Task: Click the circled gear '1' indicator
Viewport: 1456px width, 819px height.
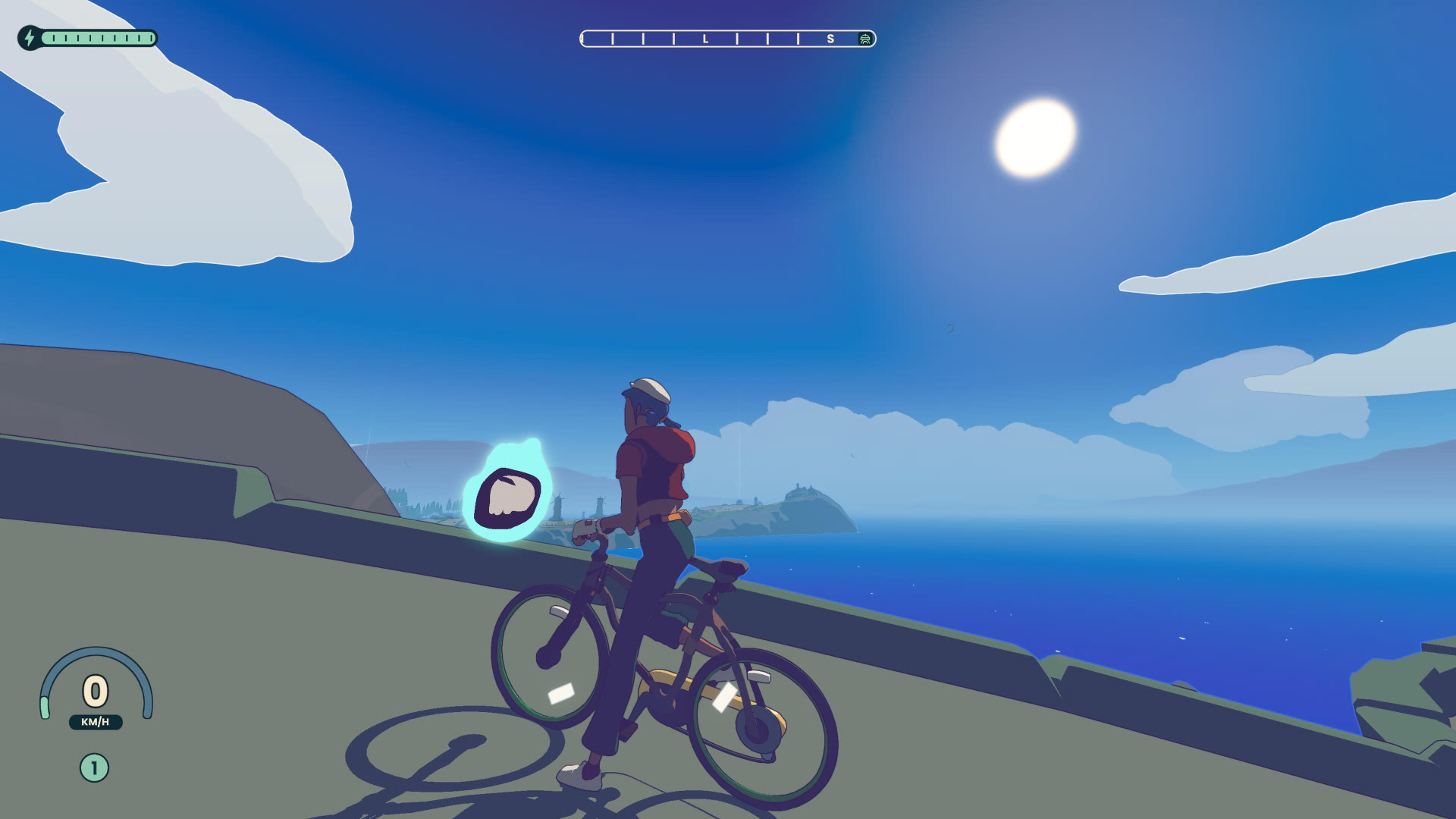Action: pyautogui.click(x=93, y=767)
